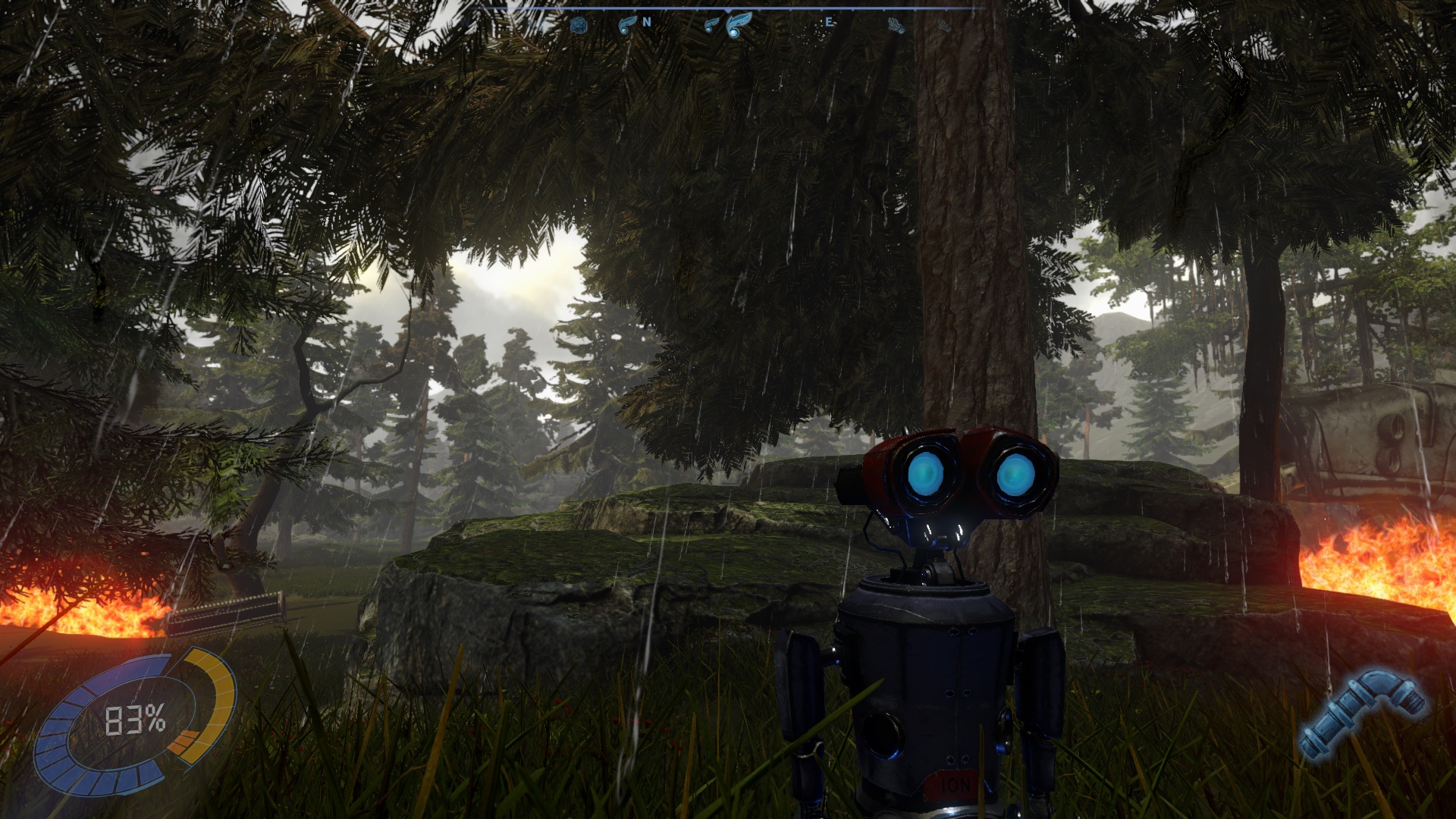Screen dimensions: 1456x819
Task: Click the rock-shaped marker on the compass
Action: click(x=579, y=25)
